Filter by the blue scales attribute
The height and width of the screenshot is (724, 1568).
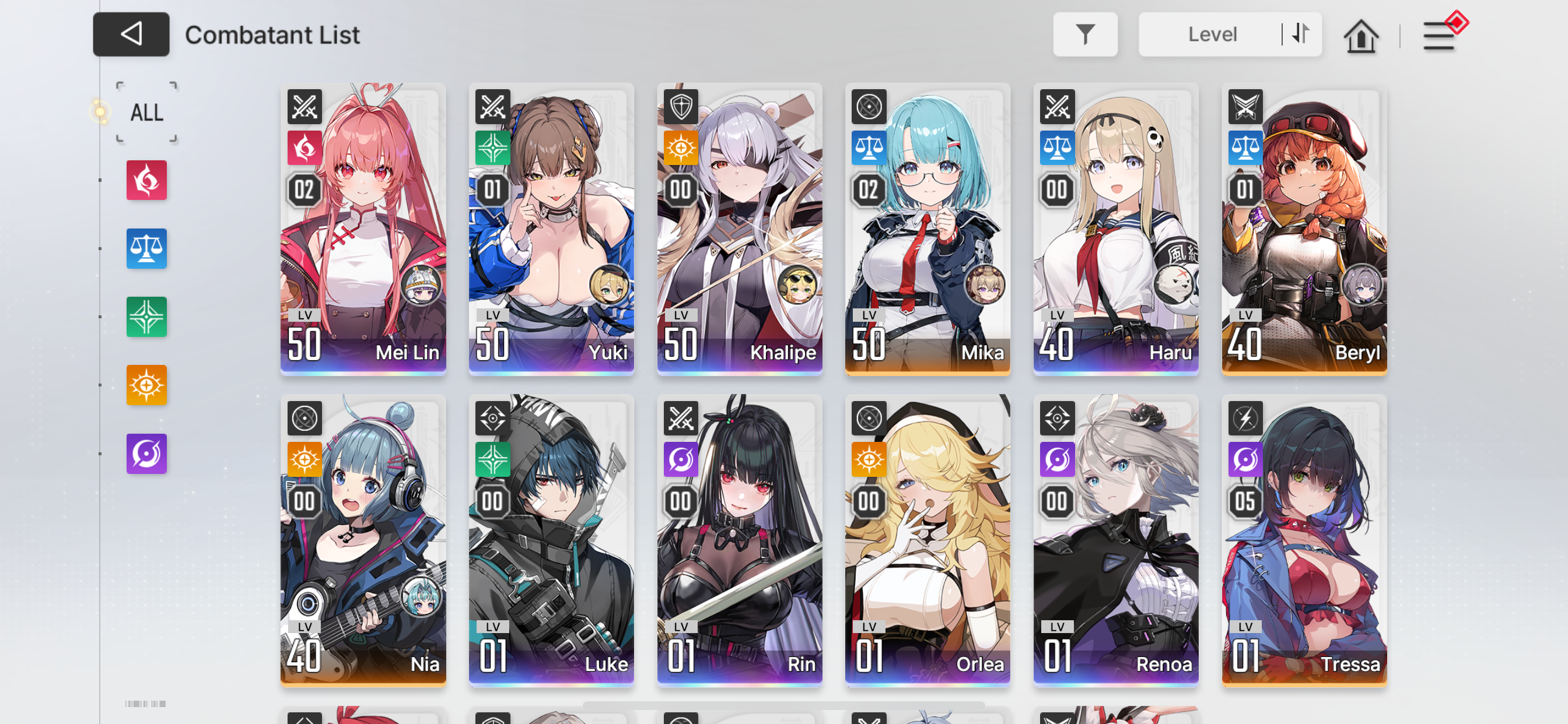(x=146, y=248)
